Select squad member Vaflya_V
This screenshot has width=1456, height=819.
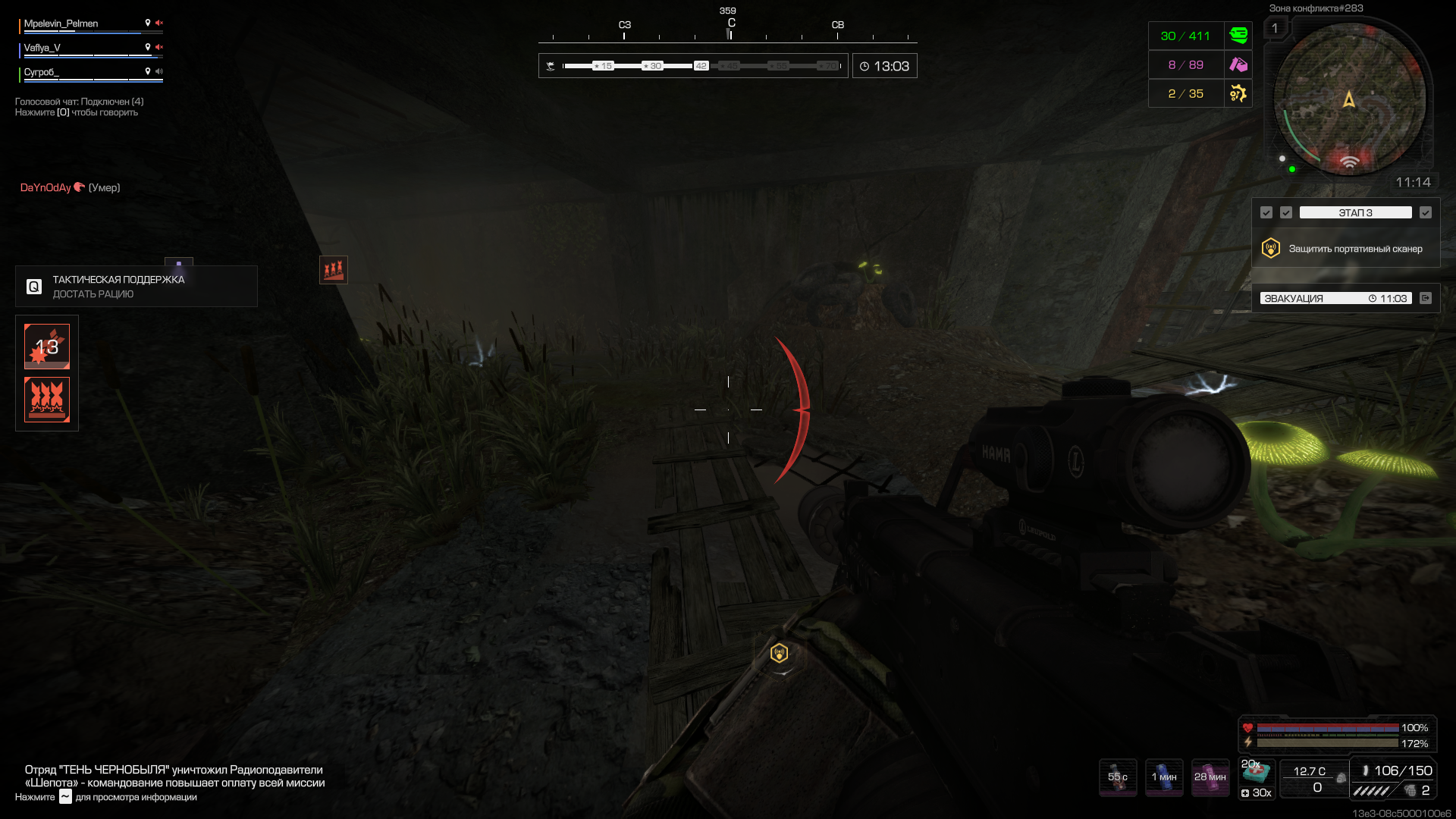tap(42, 49)
